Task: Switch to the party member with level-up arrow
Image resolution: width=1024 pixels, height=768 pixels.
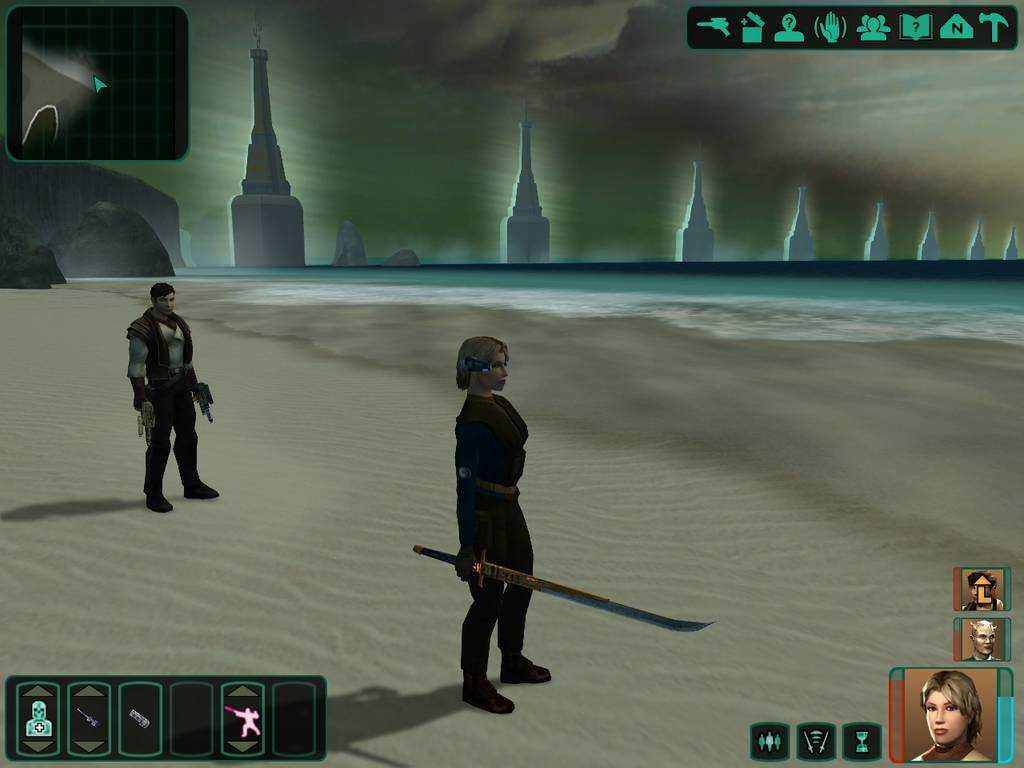Action: point(982,589)
